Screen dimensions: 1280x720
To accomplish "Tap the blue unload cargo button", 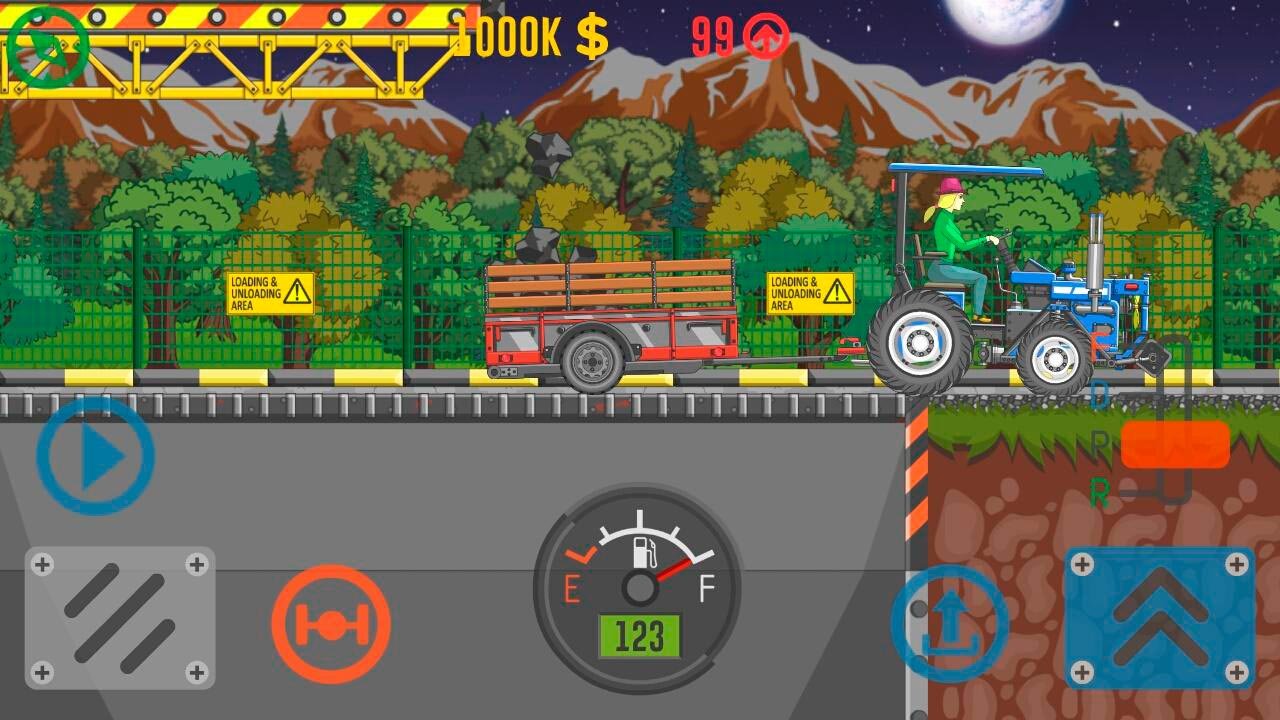I will click(x=948, y=624).
